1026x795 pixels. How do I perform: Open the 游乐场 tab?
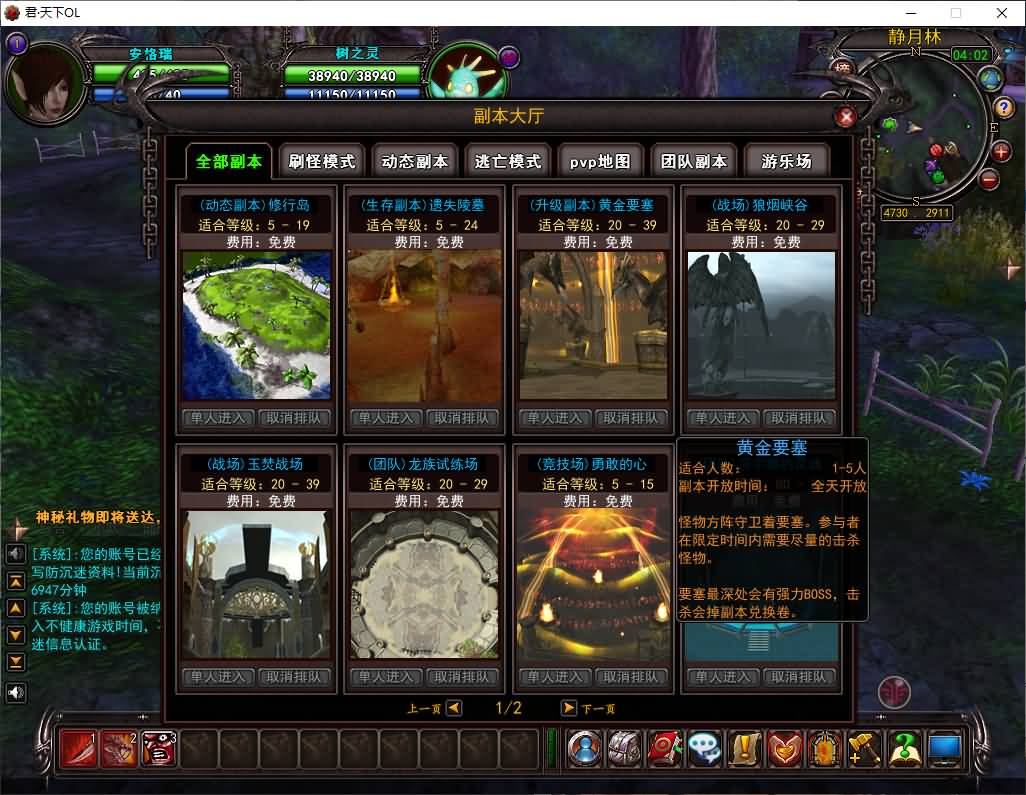786,161
